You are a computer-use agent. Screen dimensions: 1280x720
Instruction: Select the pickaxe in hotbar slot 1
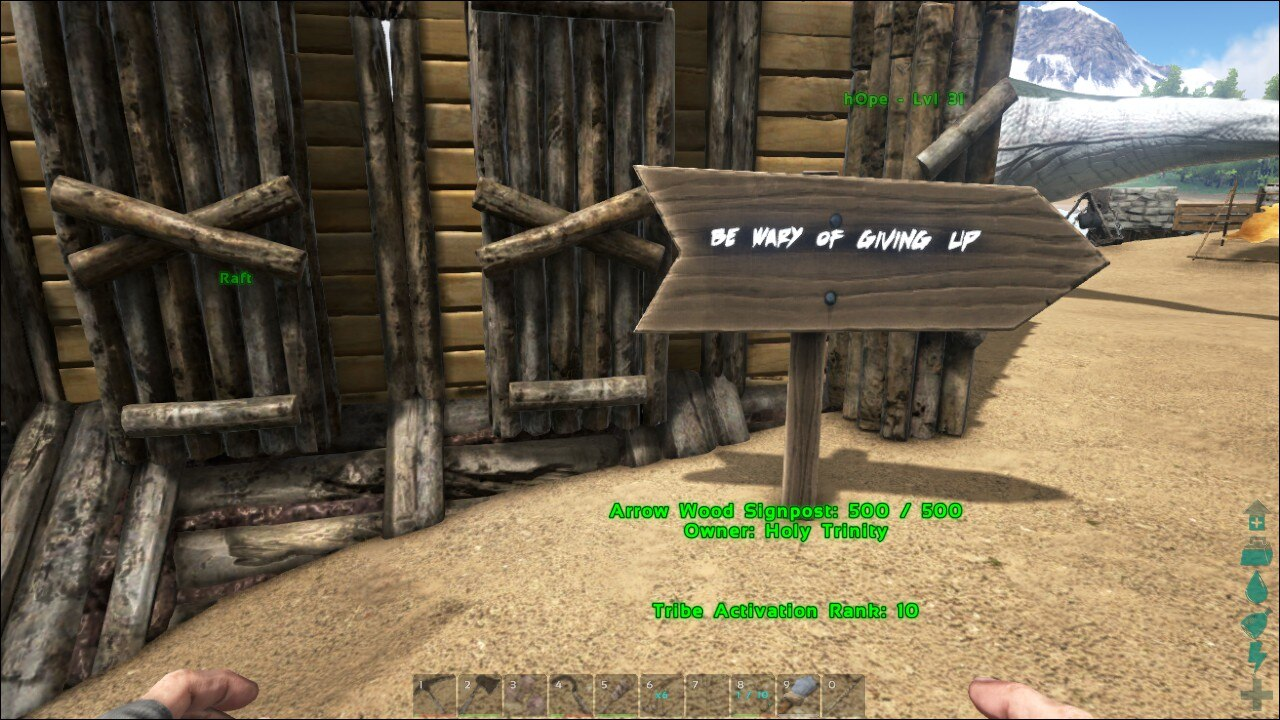click(434, 695)
